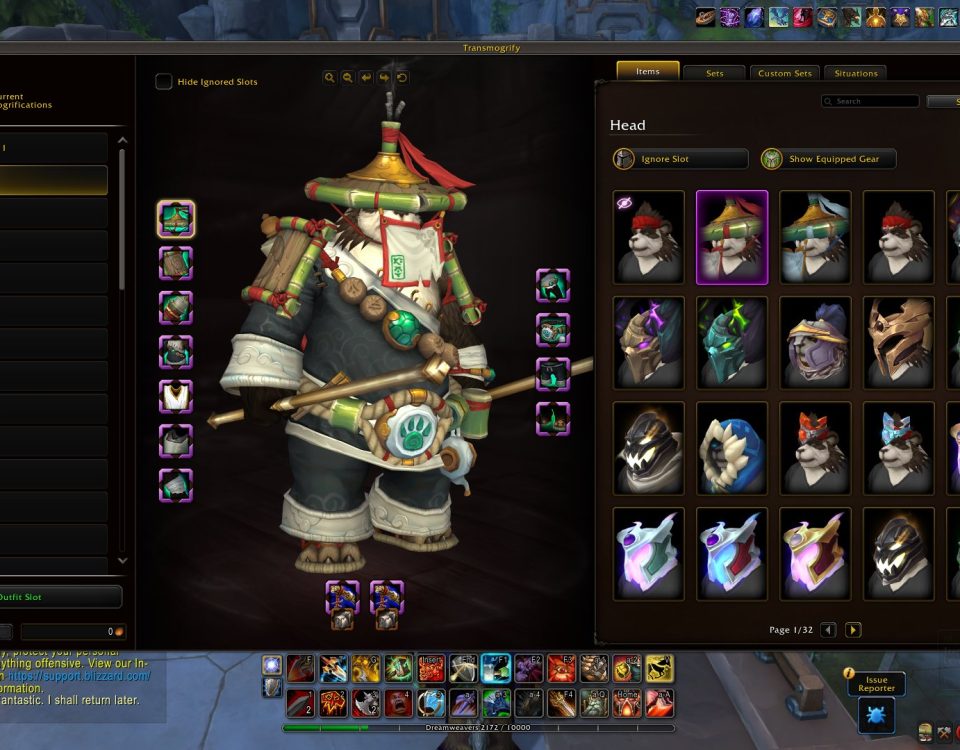Open the Custom Sets tab

(x=786, y=73)
